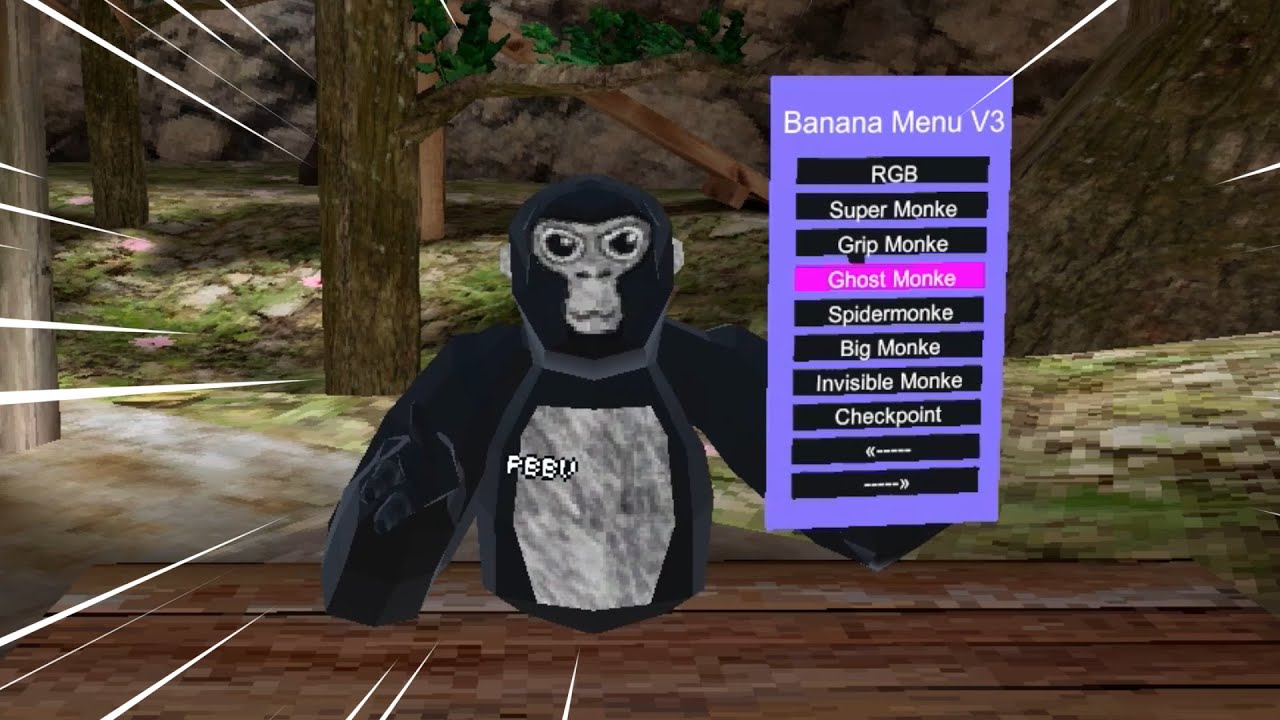Open next menu page with right arrow
The height and width of the screenshot is (720, 1280).
pyautogui.click(x=885, y=484)
